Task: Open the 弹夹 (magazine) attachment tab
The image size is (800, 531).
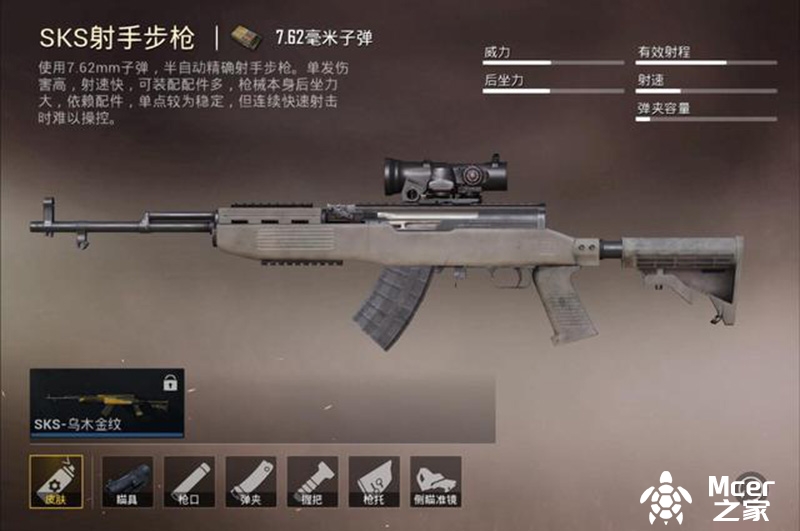Action: pyautogui.click(x=251, y=482)
